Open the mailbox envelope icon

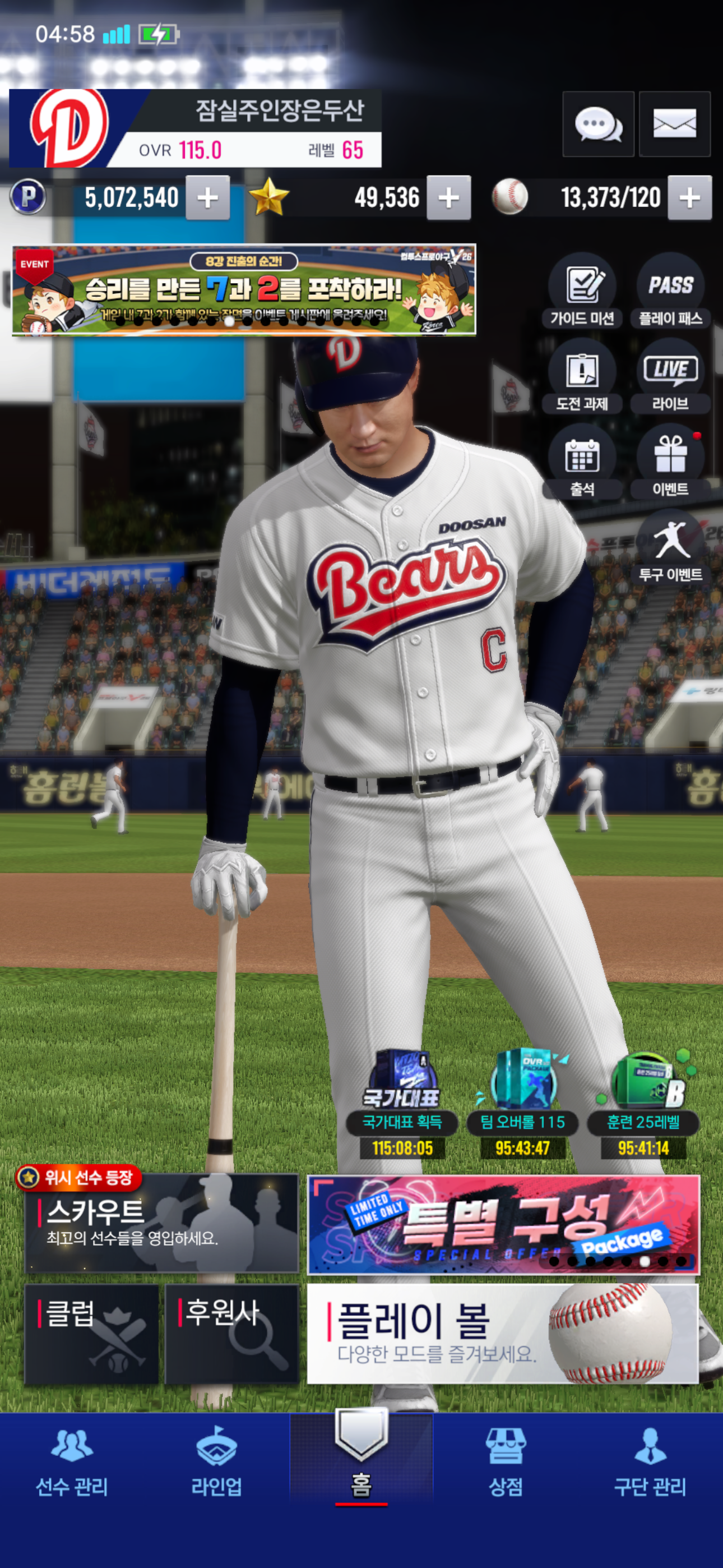674,124
